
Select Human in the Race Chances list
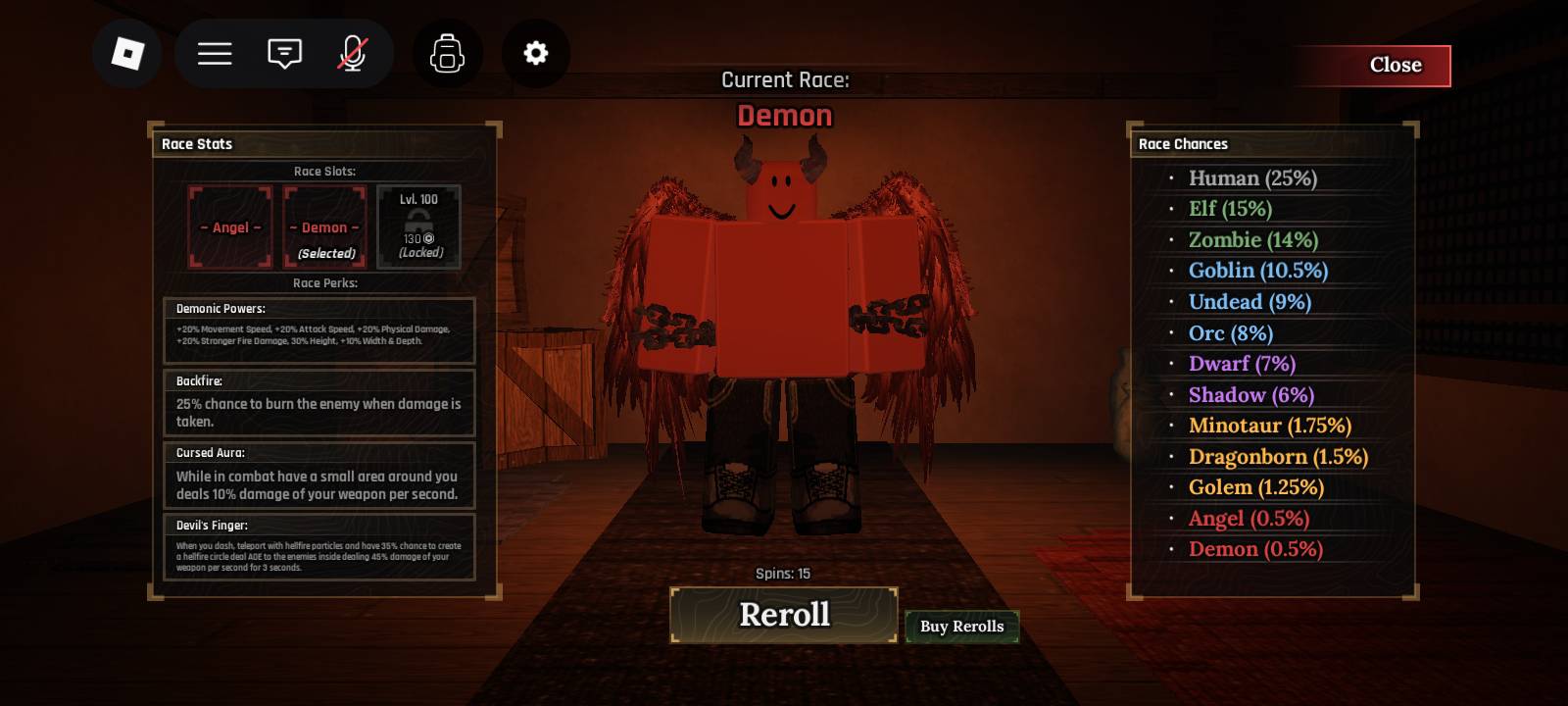click(x=1252, y=178)
